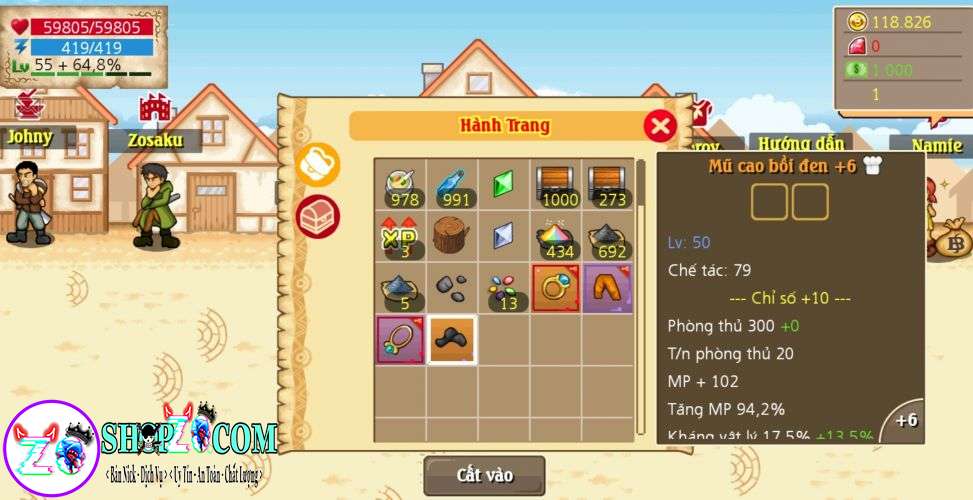This screenshot has width=973, height=500.
Task: Select the blue potion stack of 991
Action: click(453, 184)
